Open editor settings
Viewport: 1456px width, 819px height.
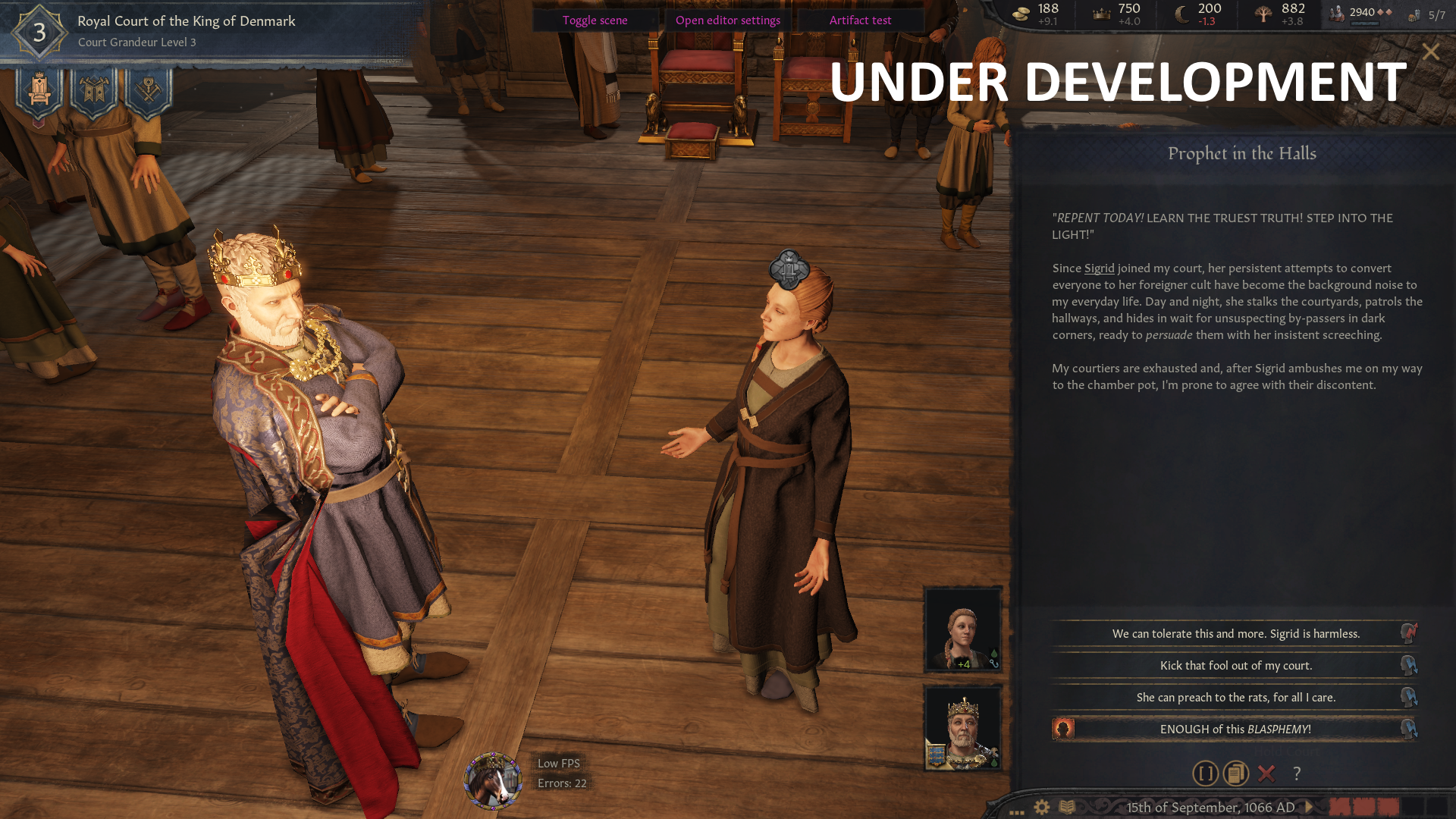pos(727,20)
